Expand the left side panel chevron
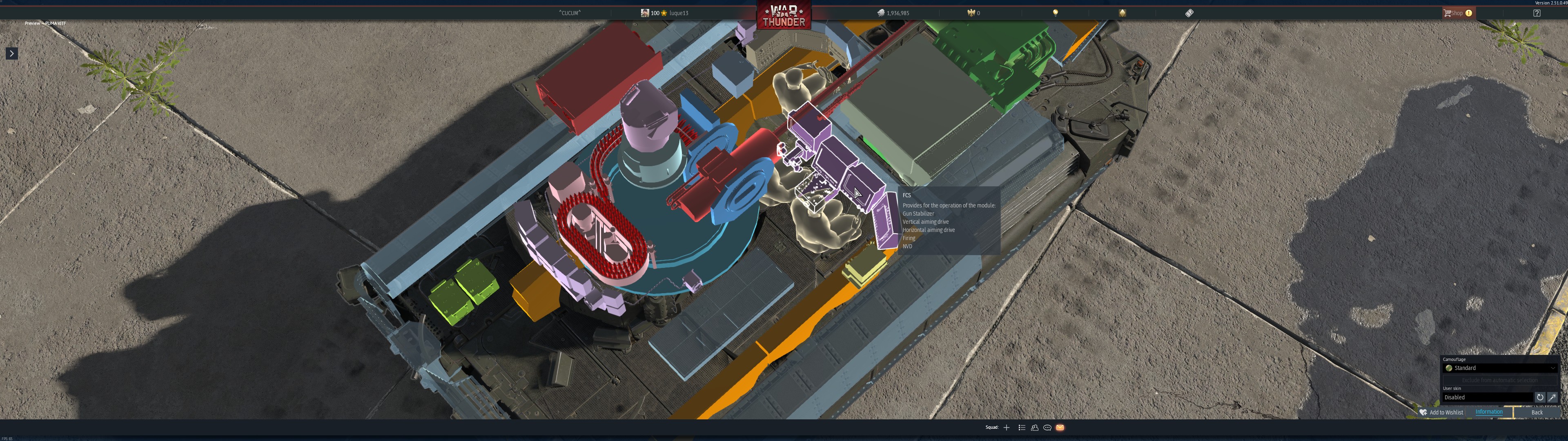1568x441 pixels. 11,53
